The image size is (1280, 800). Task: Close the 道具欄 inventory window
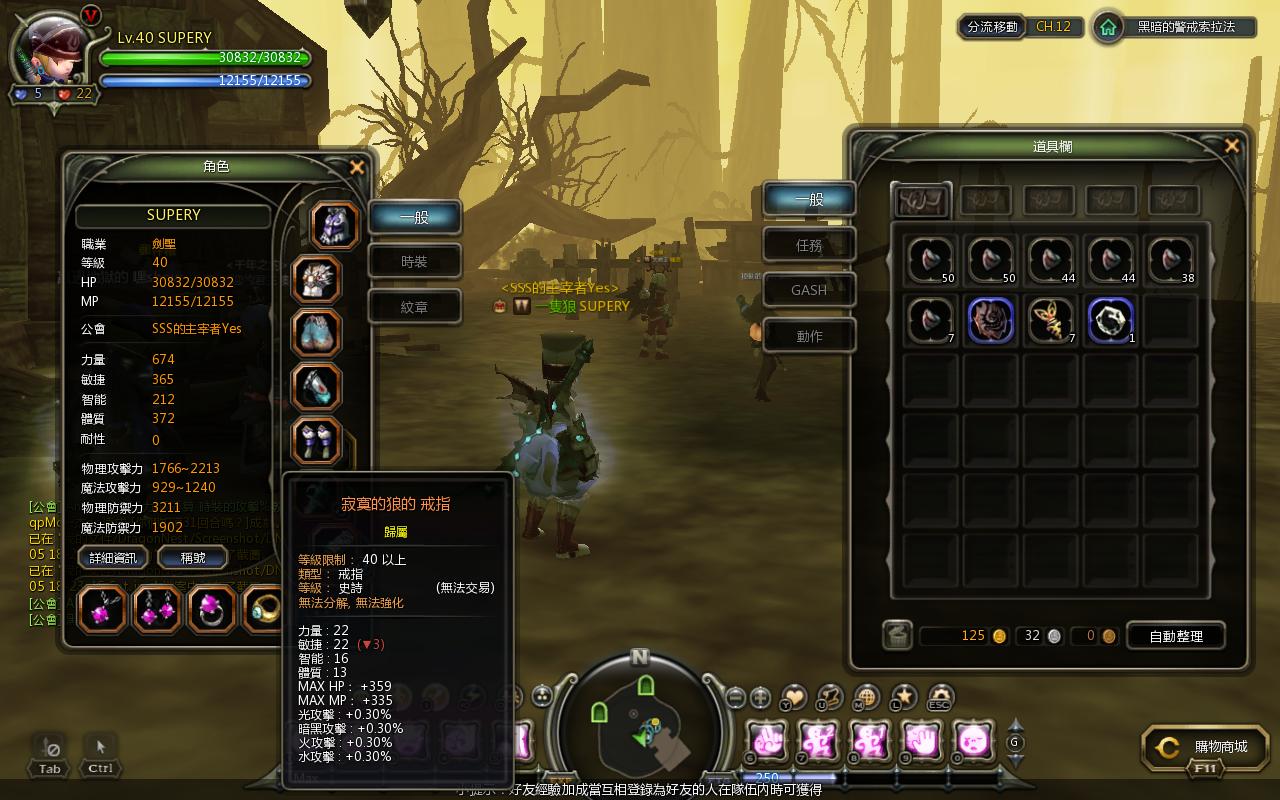(x=1232, y=147)
